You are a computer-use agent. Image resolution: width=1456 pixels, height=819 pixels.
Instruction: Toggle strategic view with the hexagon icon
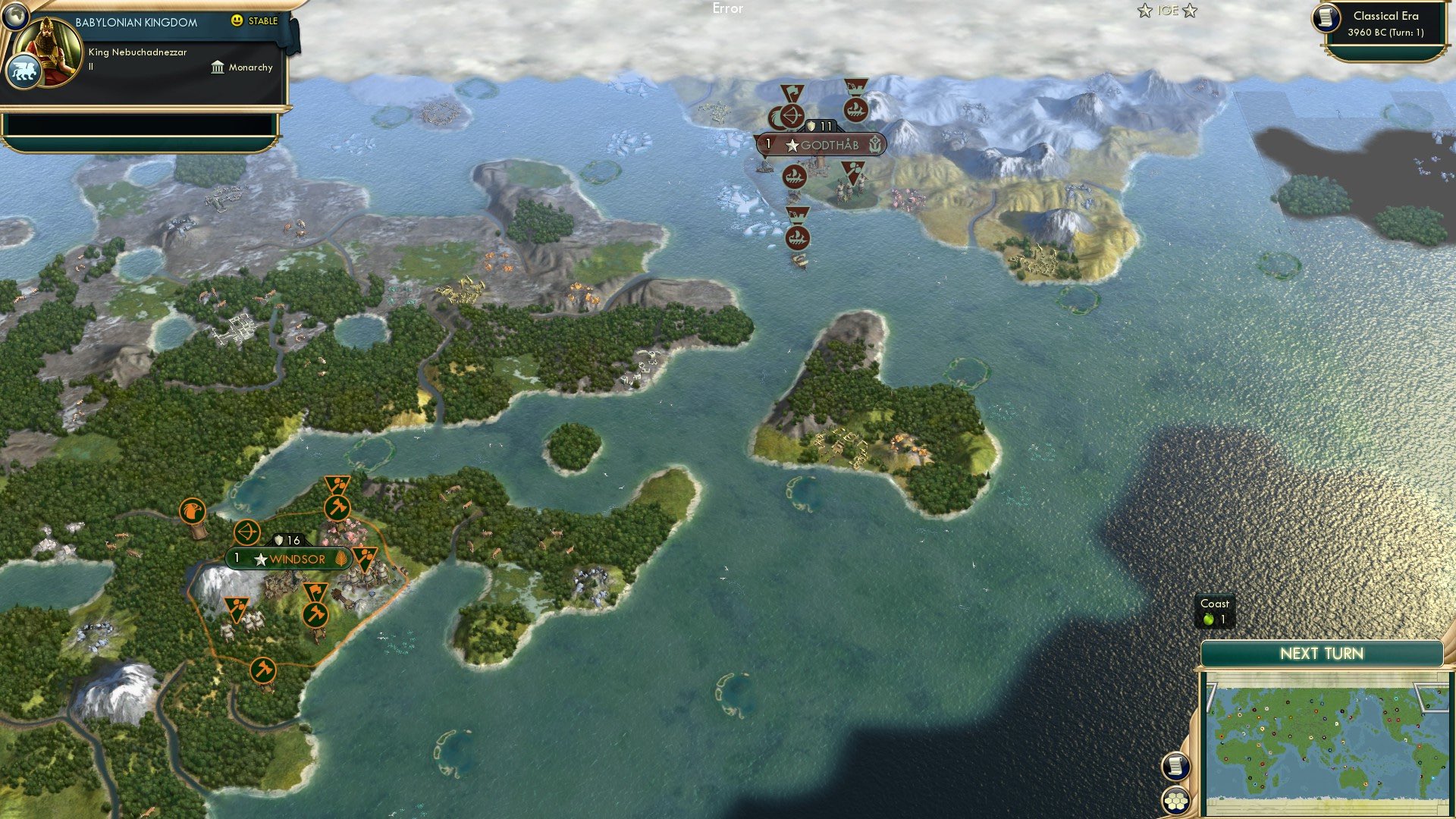pos(1175,801)
